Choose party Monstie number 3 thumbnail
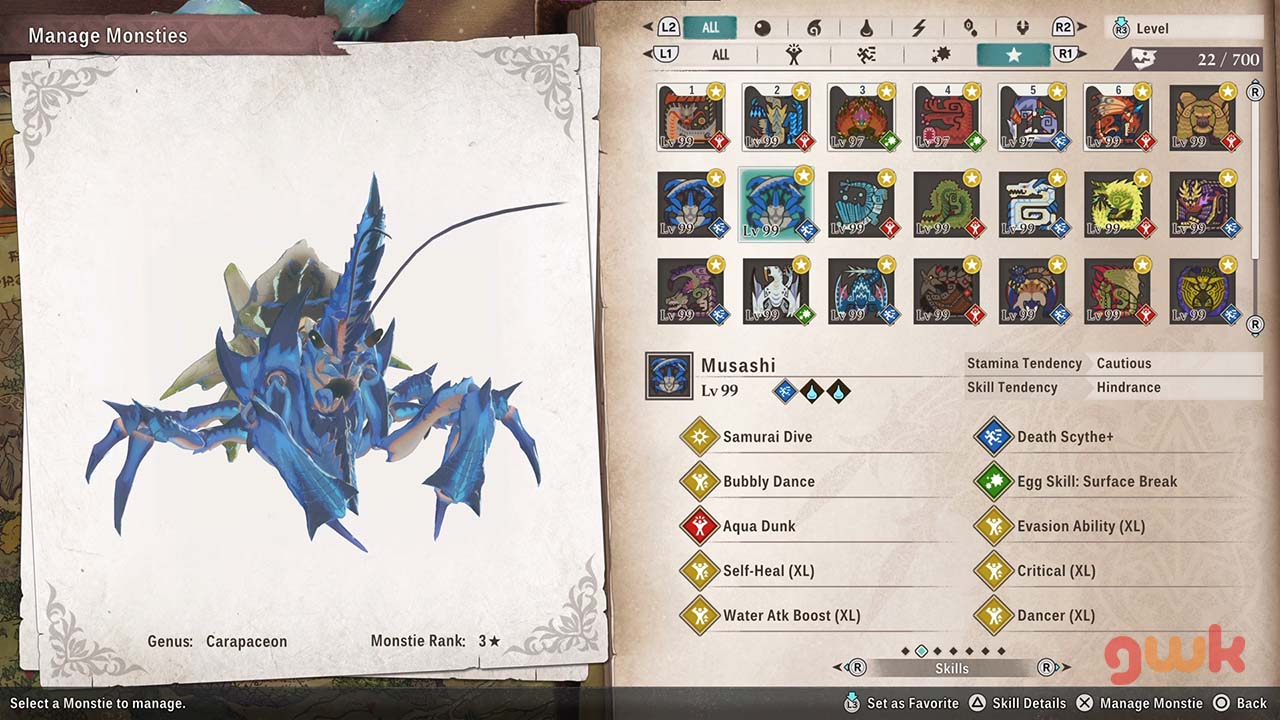The height and width of the screenshot is (720, 1280). point(861,117)
